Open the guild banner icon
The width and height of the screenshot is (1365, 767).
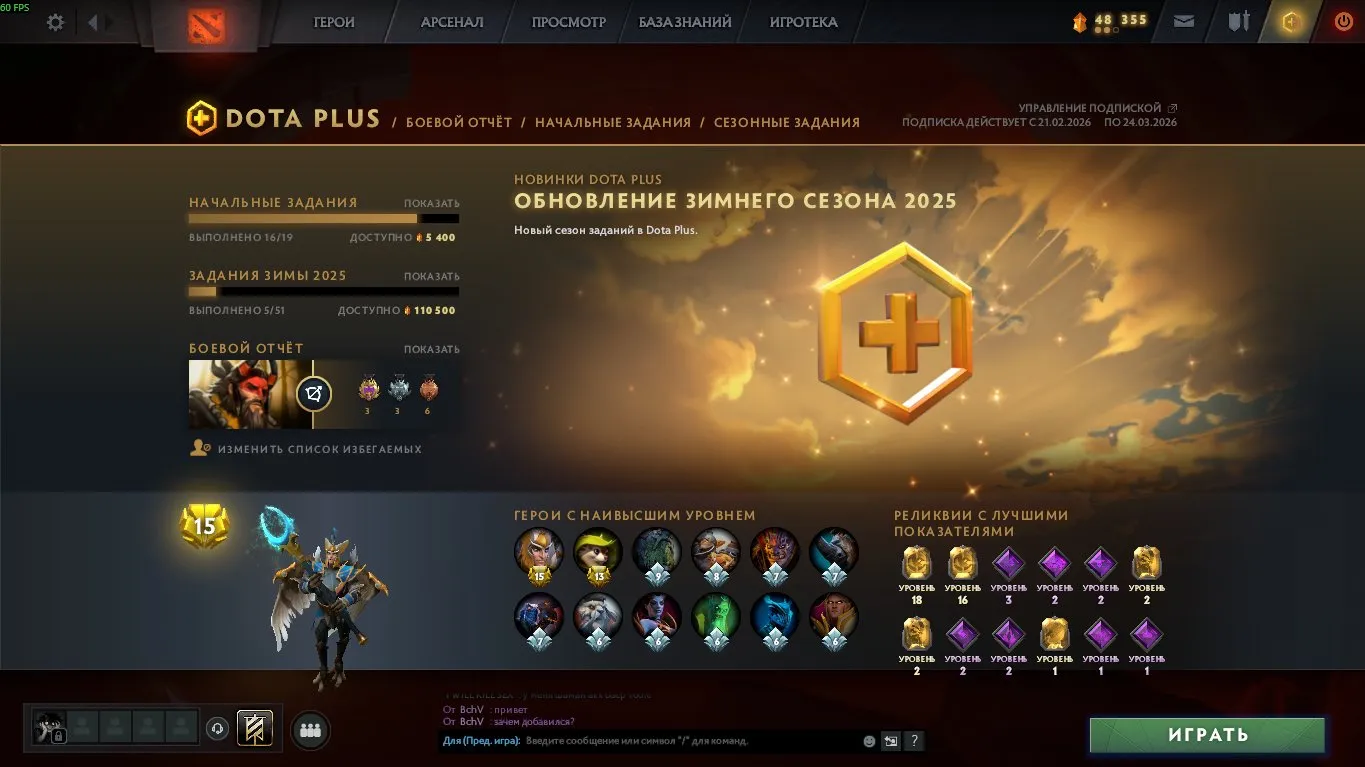254,729
